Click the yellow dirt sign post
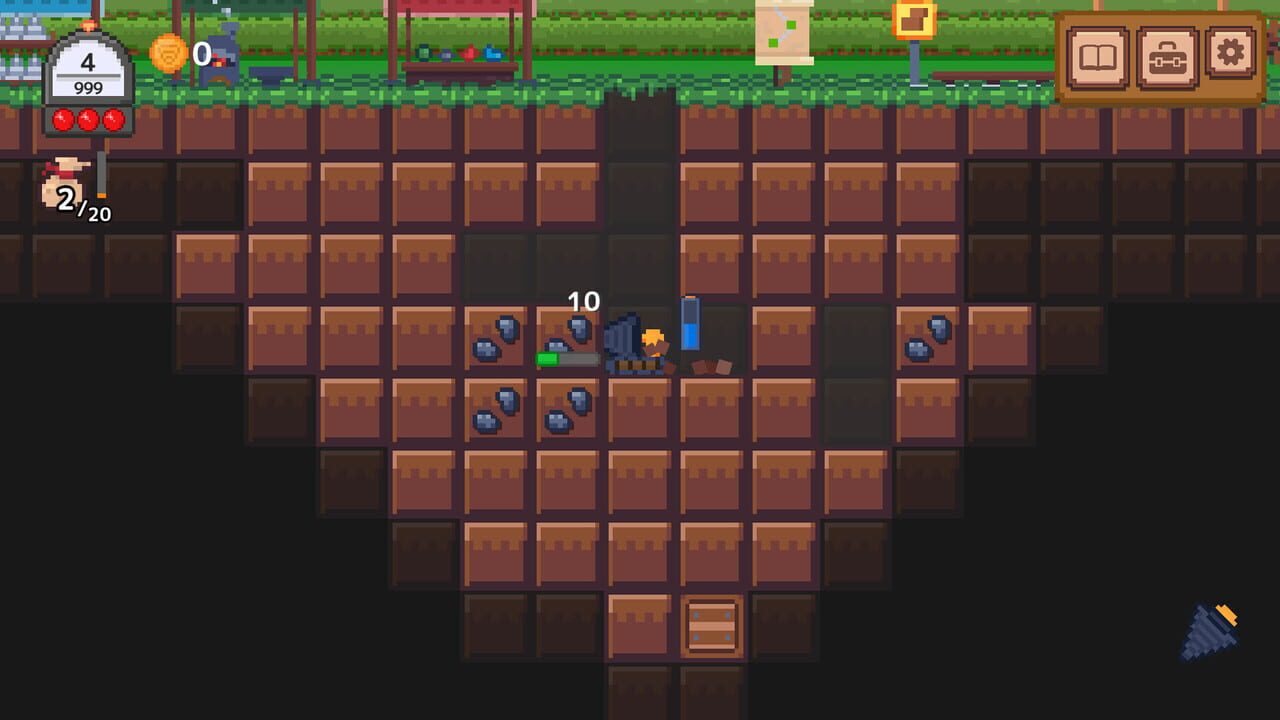 click(x=916, y=20)
